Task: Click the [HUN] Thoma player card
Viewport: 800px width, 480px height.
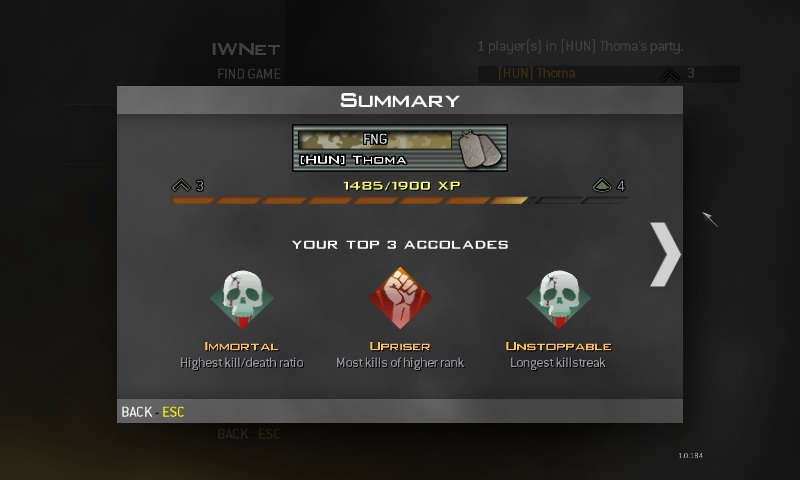Action: [399, 149]
